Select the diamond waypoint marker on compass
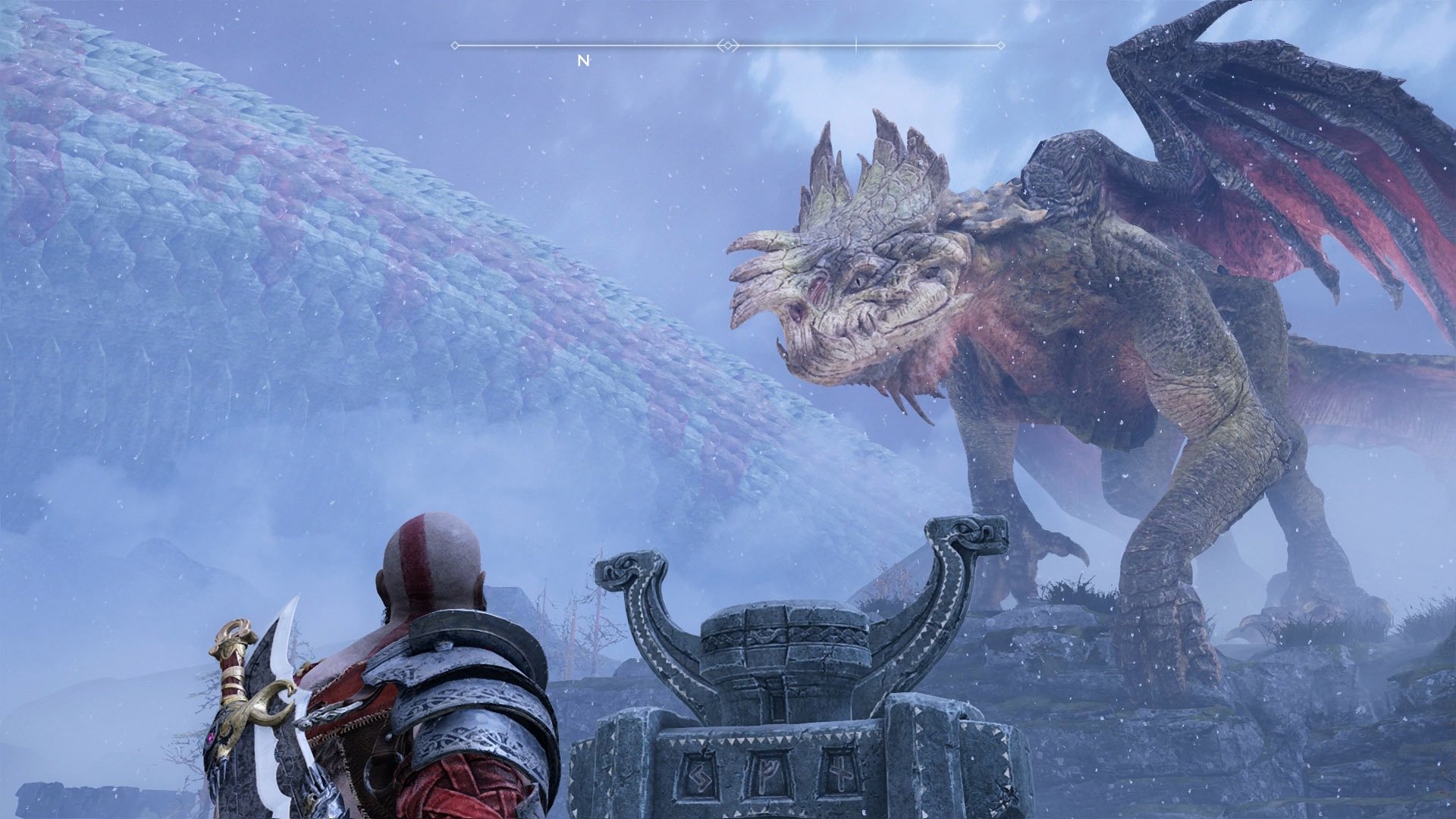1456x819 pixels. coord(727,46)
